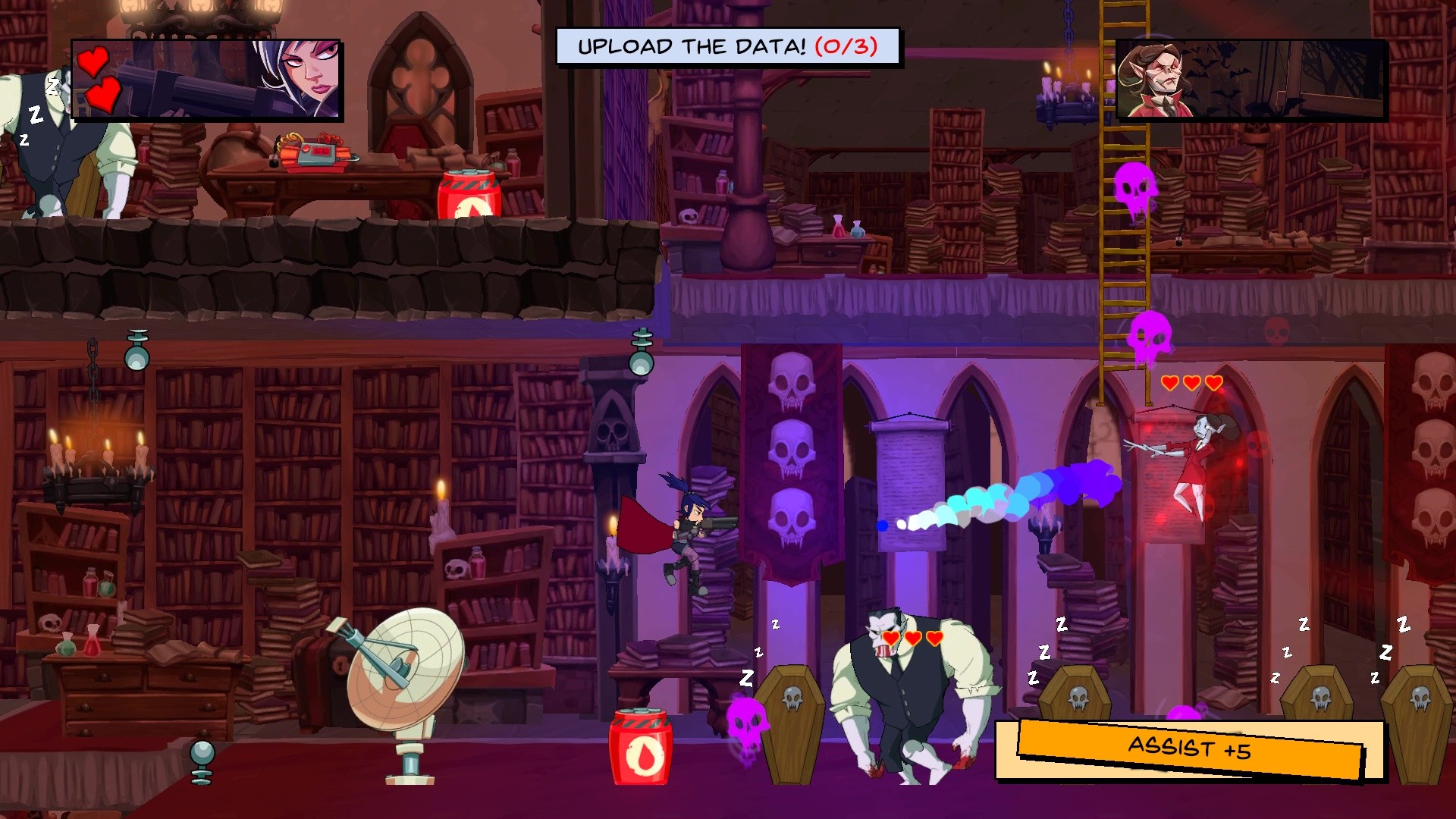
Task: Select the purple-haired heroine portrait panel
Action: (x=206, y=80)
